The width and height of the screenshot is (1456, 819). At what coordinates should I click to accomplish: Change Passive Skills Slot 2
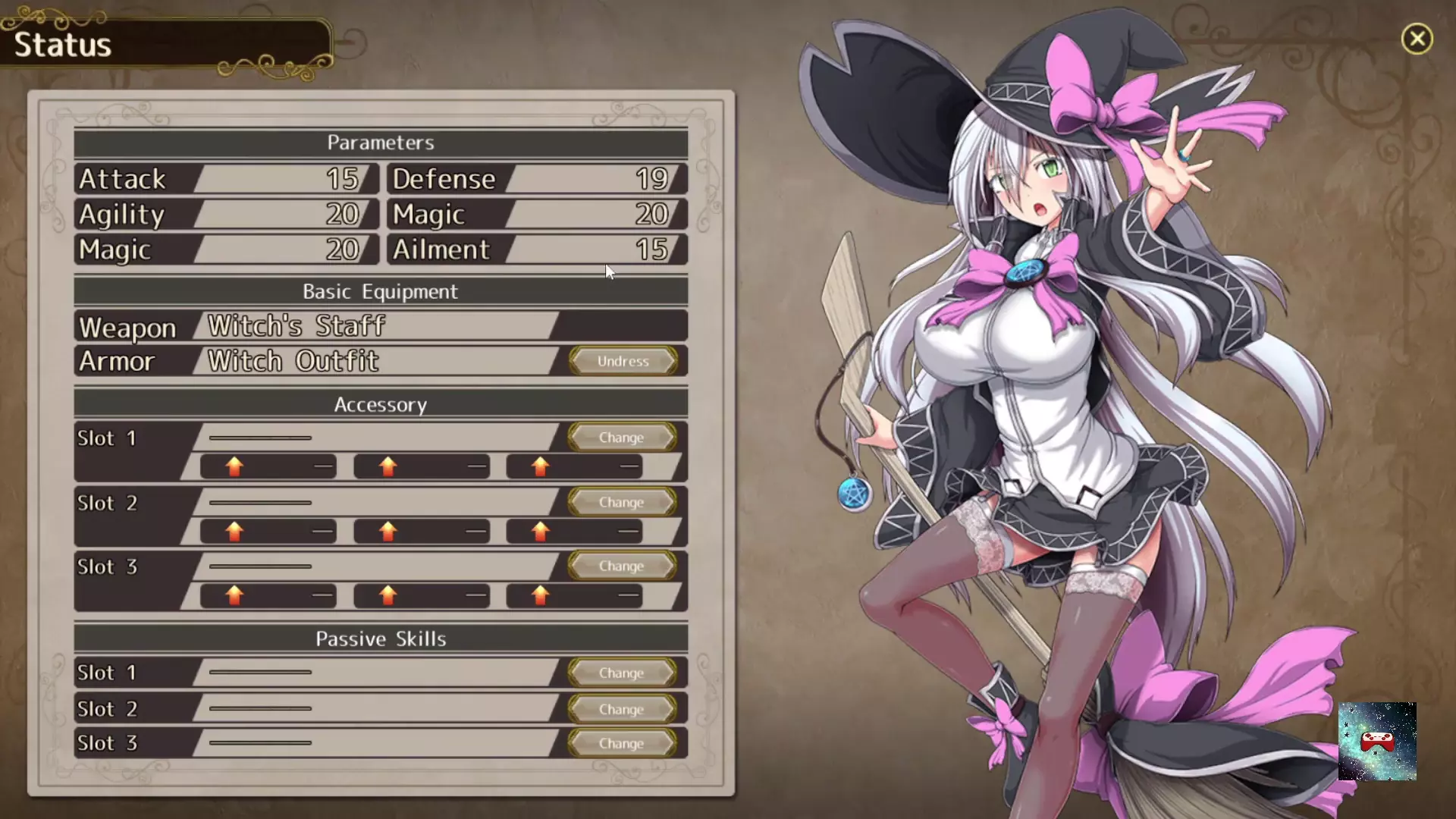(x=621, y=709)
